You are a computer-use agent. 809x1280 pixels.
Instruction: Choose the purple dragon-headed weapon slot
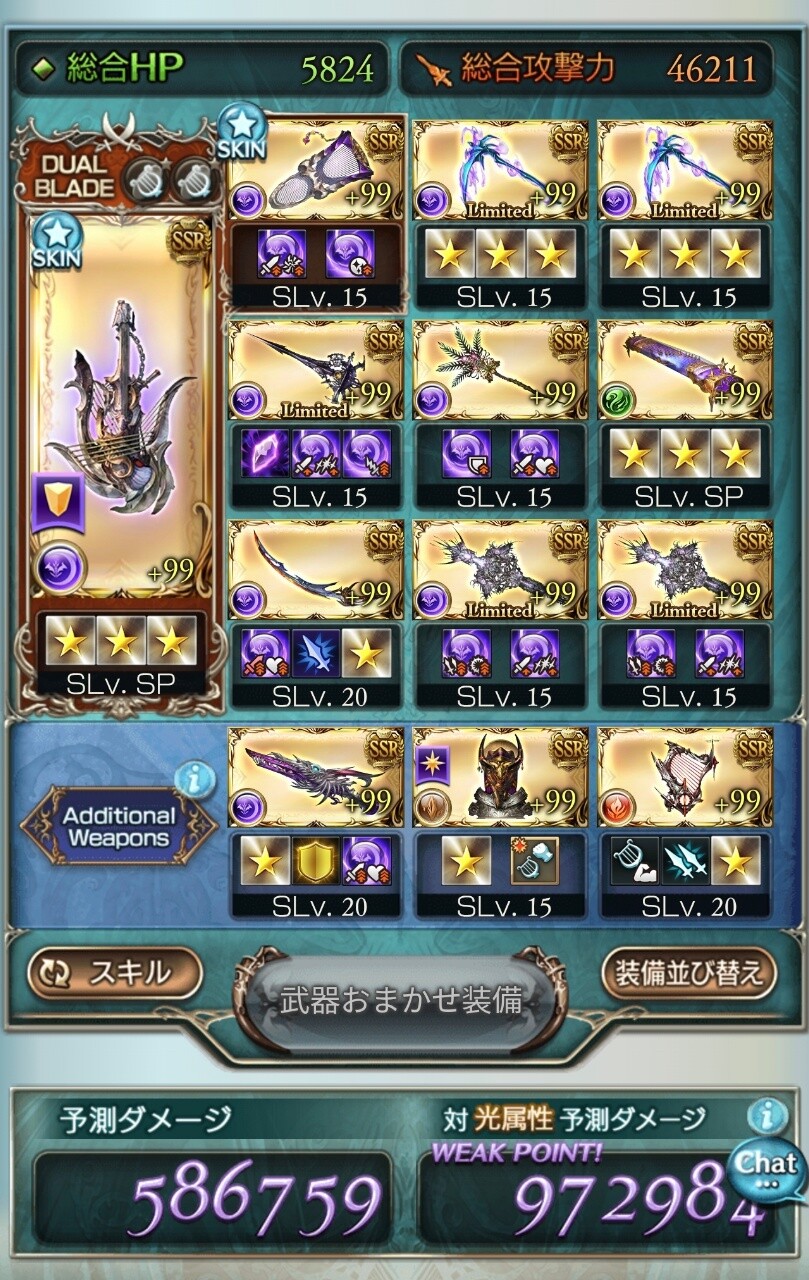click(315, 777)
